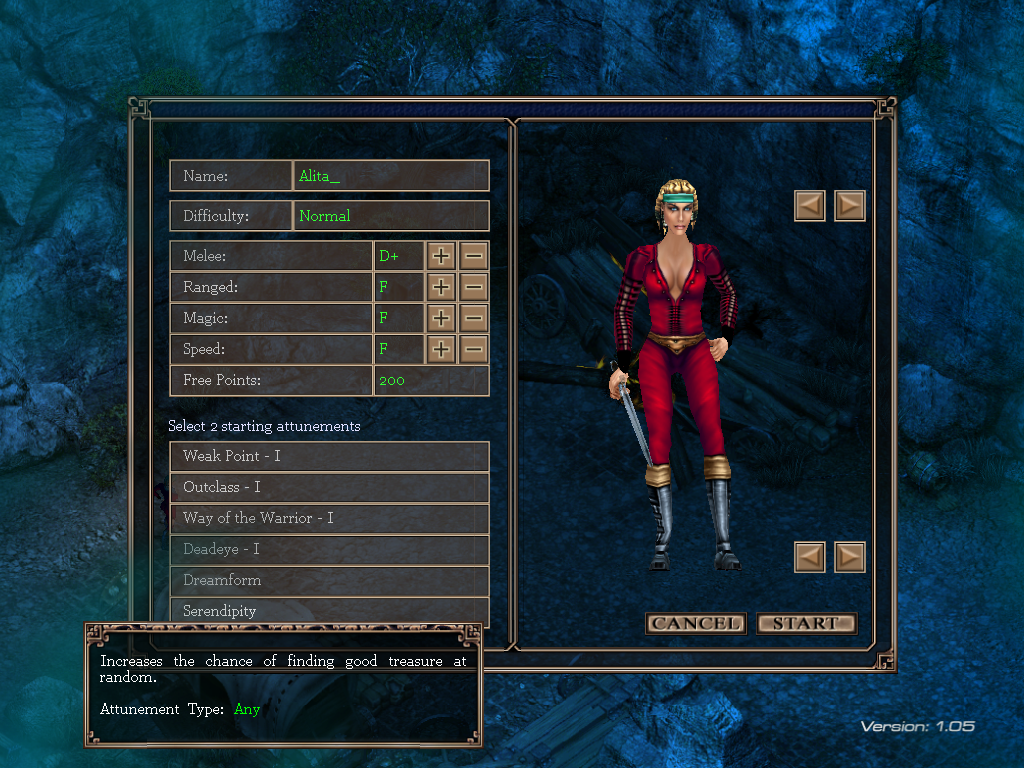Click the upper right arrow beside the character
This screenshot has height=768, width=1024.
pos(849,206)
